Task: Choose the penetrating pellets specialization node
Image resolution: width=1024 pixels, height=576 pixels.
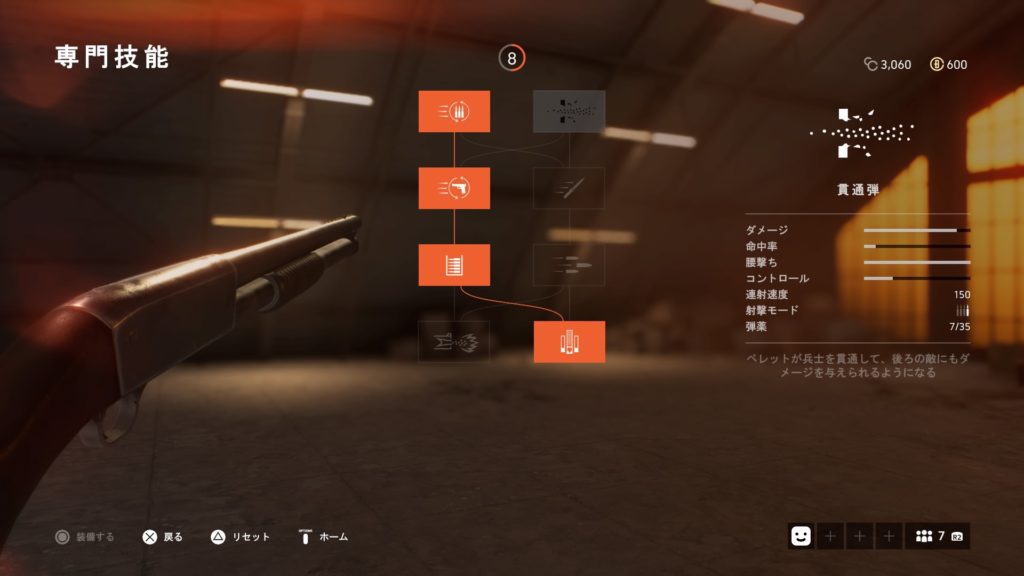Action: click(x=569, y=111)
